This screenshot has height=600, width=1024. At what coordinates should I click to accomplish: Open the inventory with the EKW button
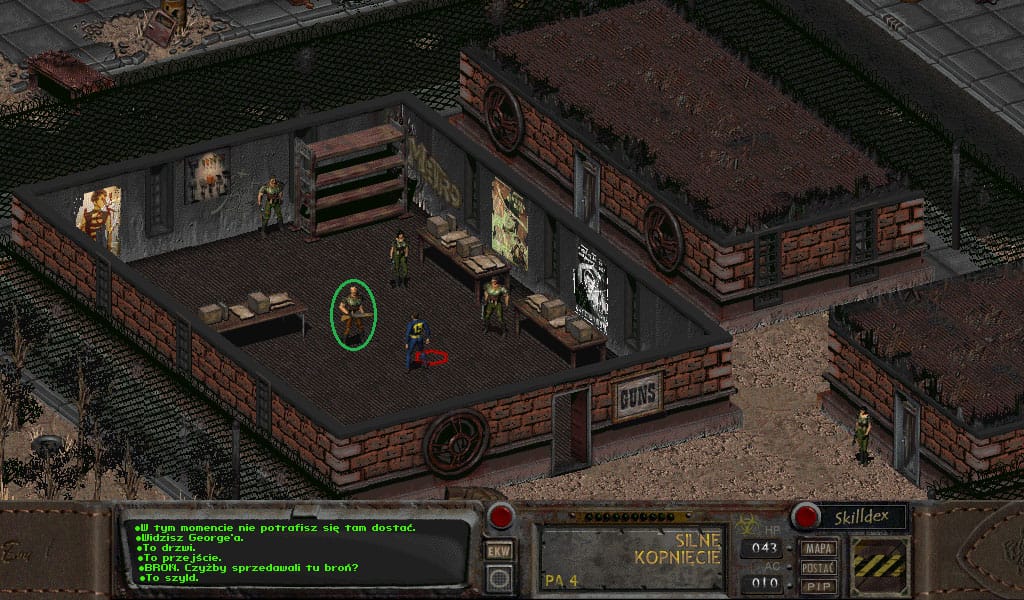point(498,550)
